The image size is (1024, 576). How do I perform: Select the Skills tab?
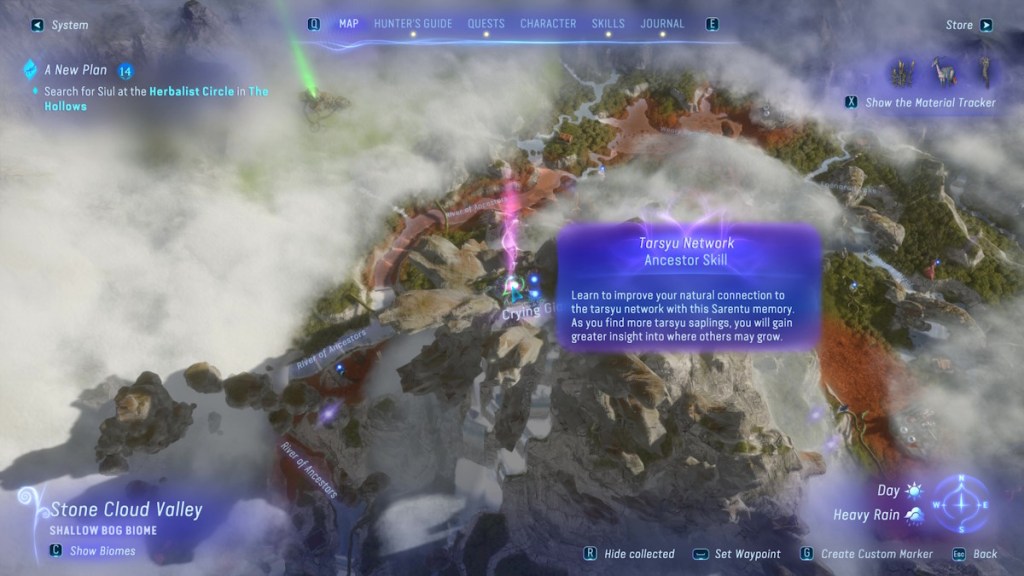click(x=607, y=24)
